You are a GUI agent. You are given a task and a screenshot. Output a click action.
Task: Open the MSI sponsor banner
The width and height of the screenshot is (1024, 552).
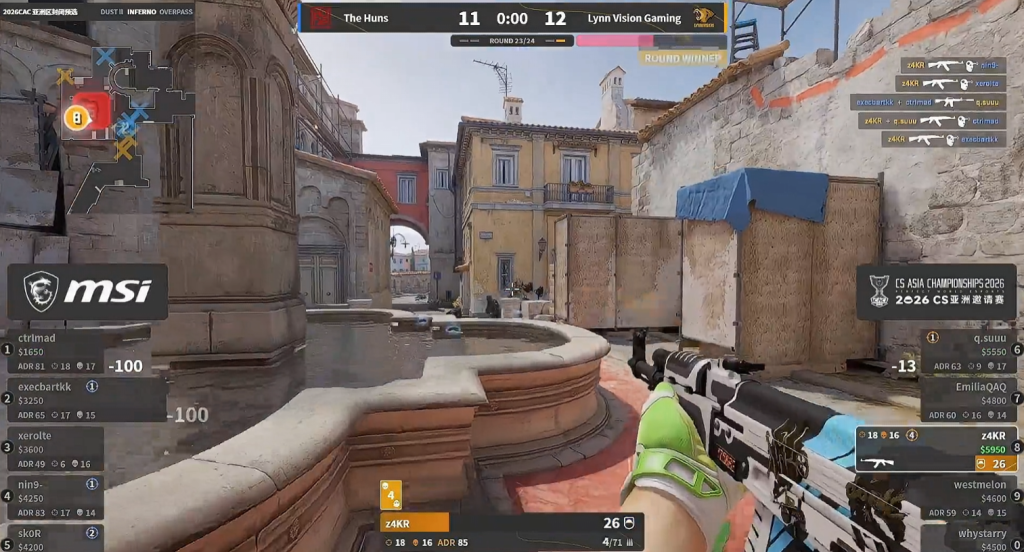click(x=88, y=291)
